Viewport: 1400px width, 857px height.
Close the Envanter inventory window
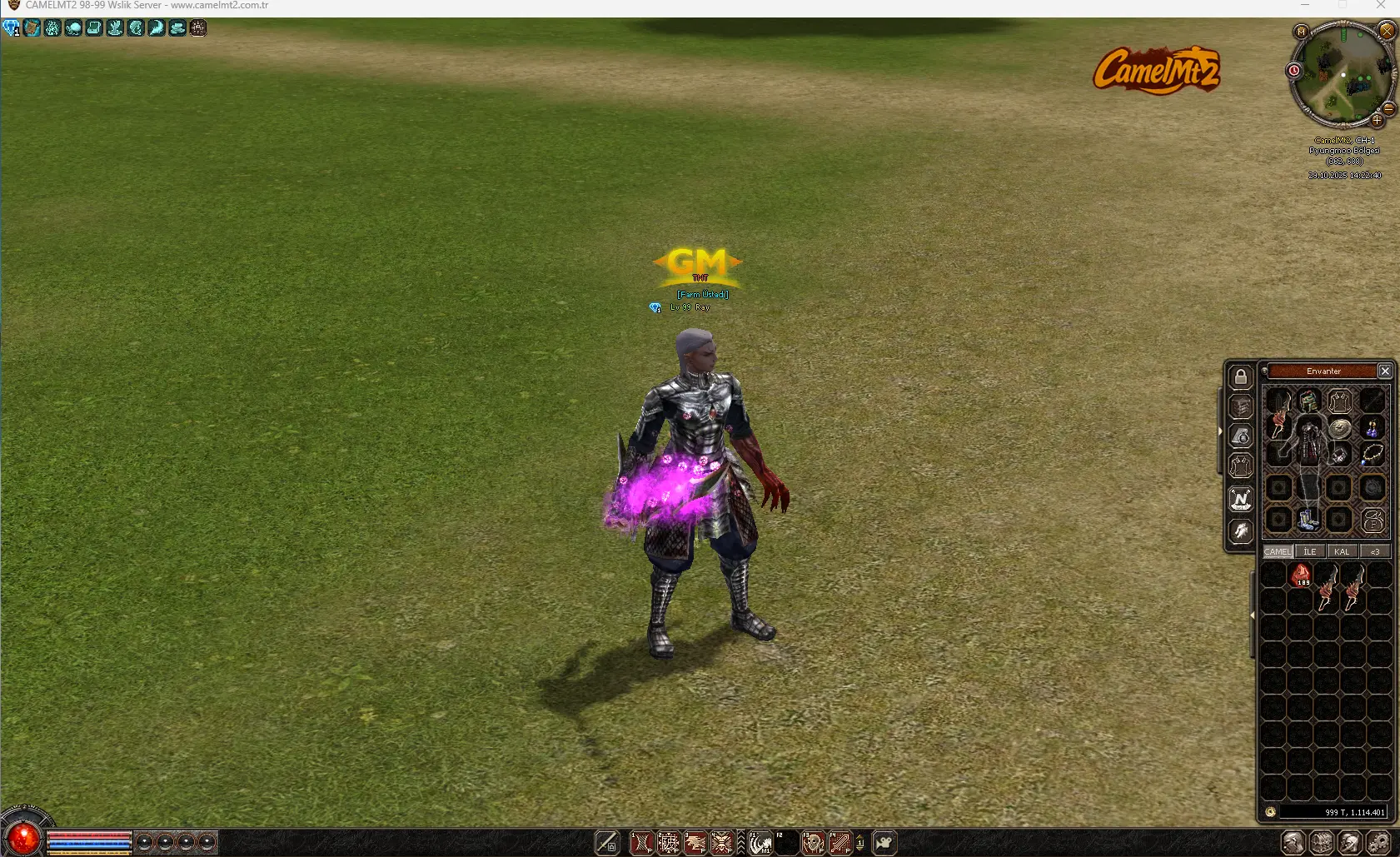(x=1385, y=371)
